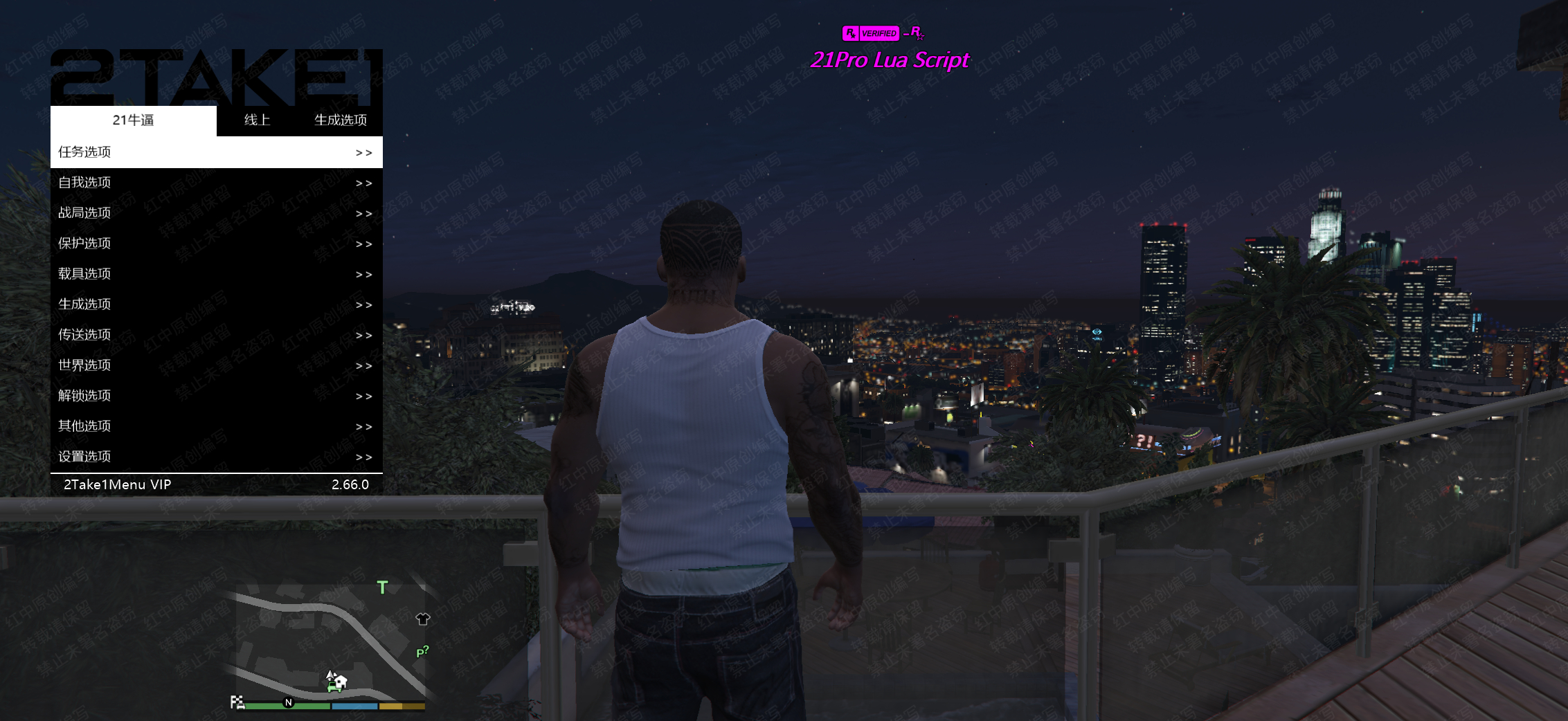Open the 载具选项 submenu
This screenshot has width=1568, height=721.
click(216, 274)
